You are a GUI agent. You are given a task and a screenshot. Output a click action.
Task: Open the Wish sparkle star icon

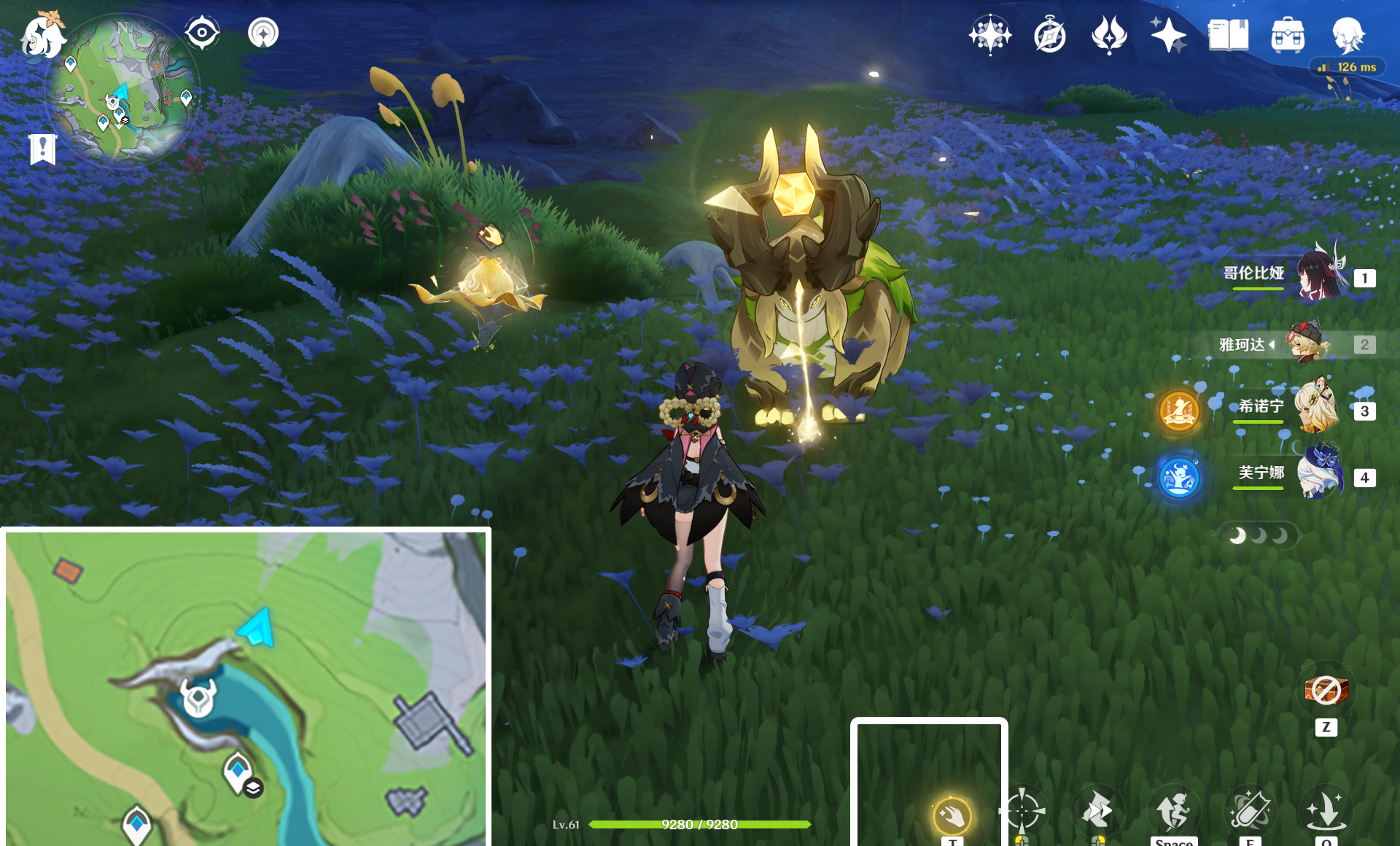click(x=1168, y=35)
